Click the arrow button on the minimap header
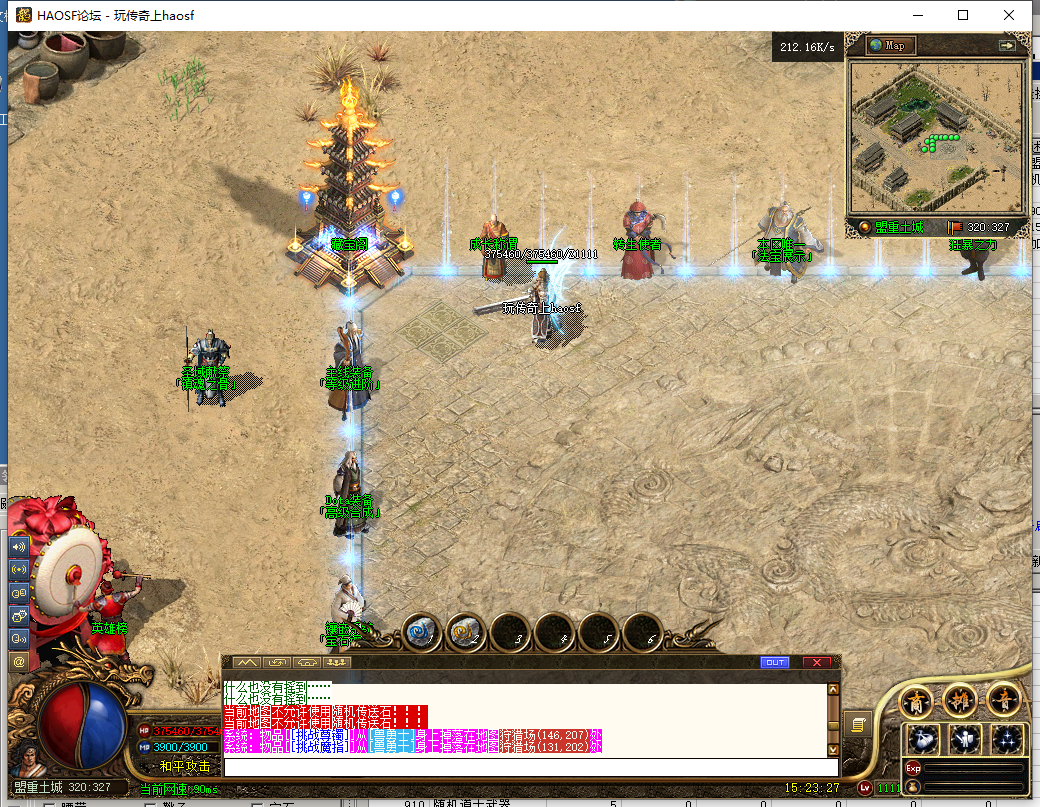 [x=1006, y=45]
